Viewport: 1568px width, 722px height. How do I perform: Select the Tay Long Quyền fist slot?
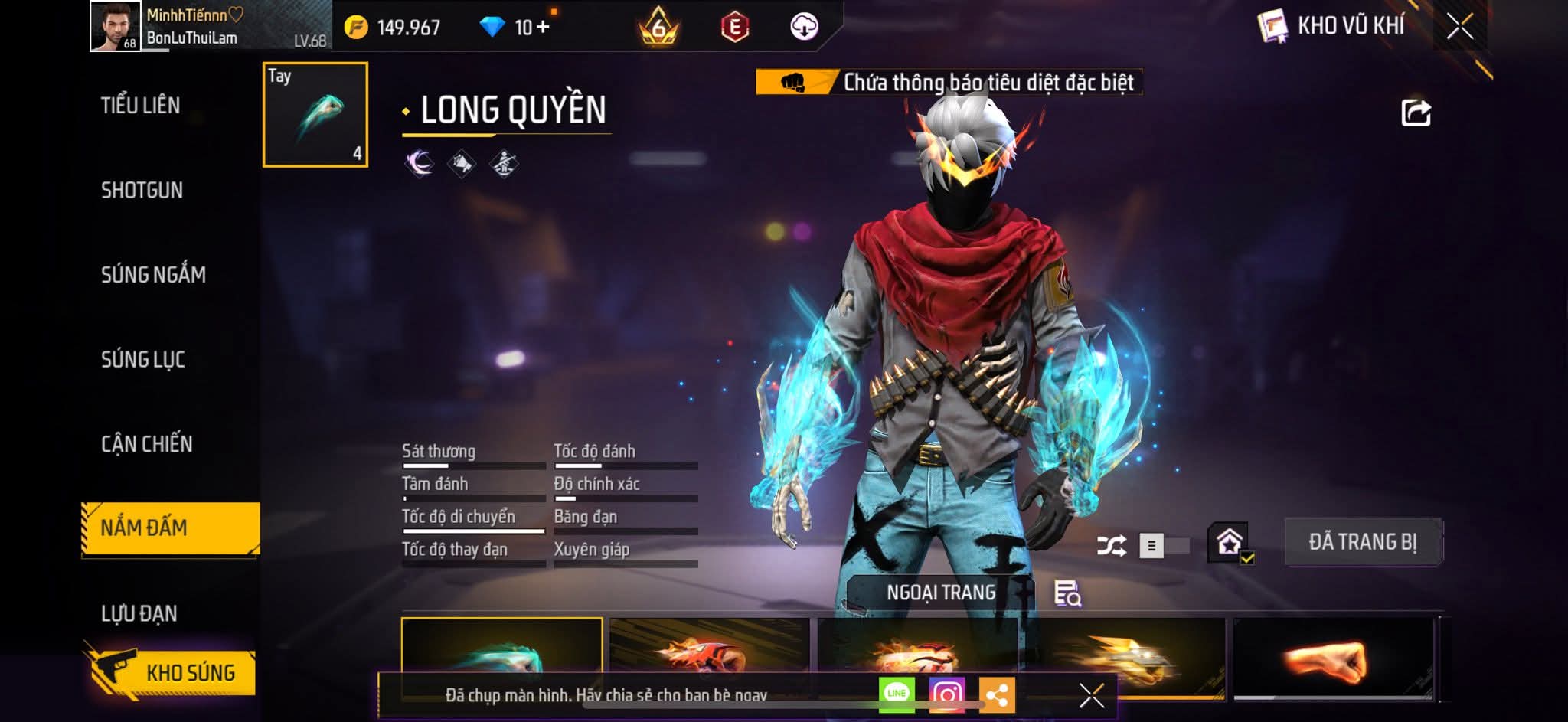315,115
